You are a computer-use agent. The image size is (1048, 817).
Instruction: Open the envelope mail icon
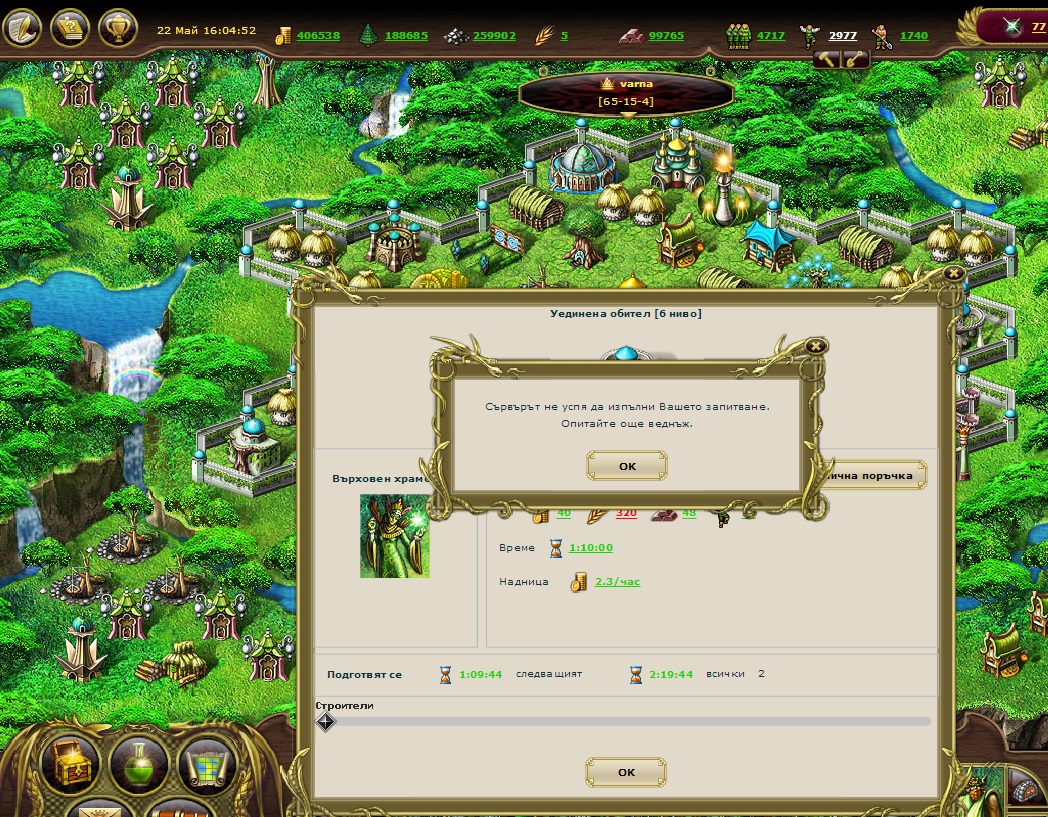pos(98,809)
